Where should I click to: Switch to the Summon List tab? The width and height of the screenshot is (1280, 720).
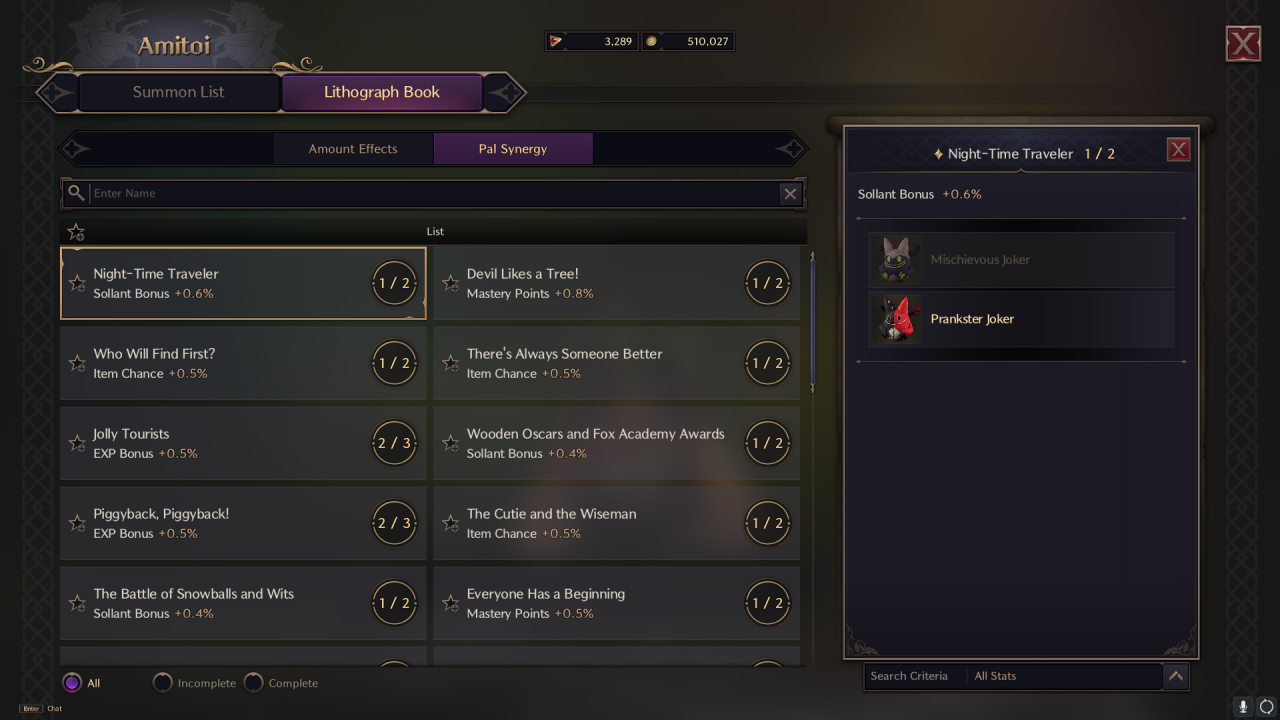tap(178, 92)
